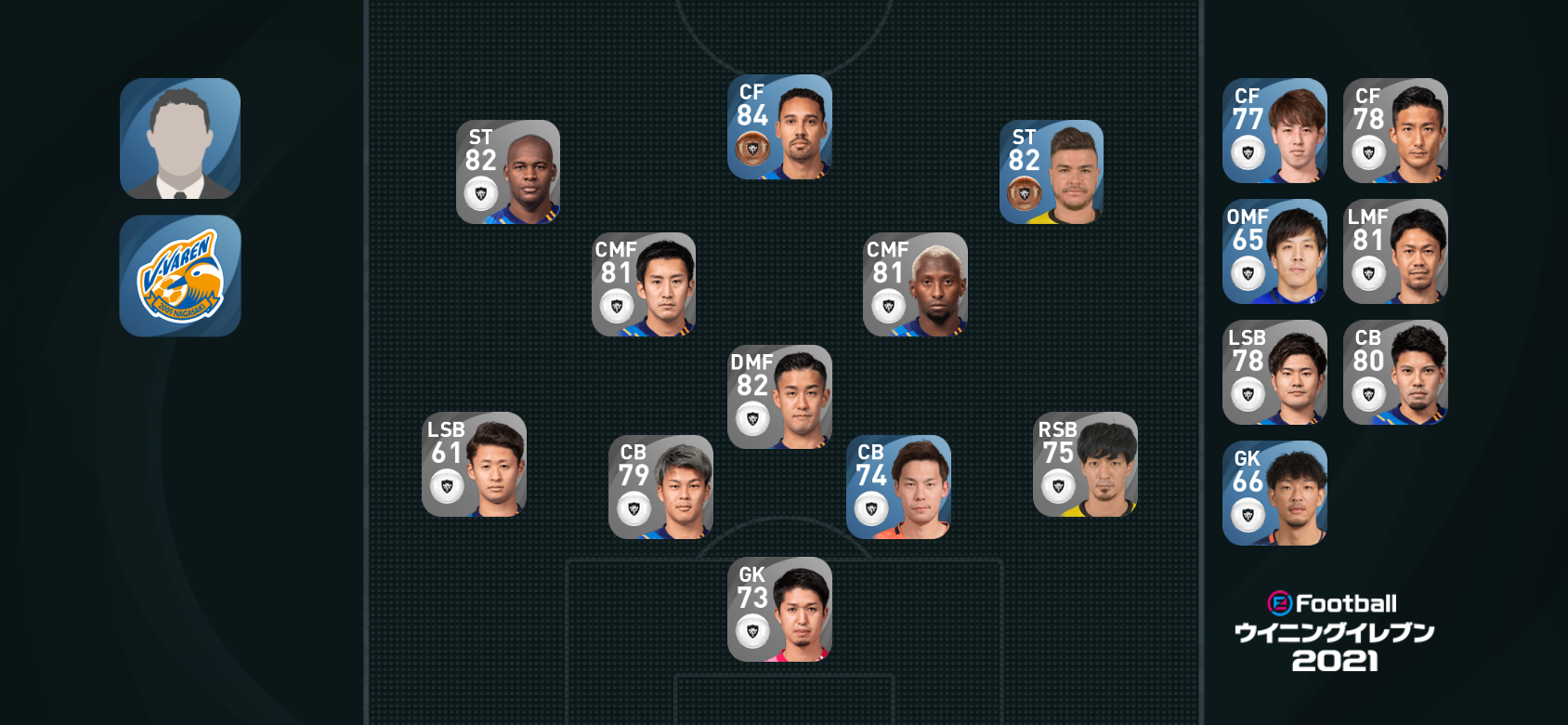This screenshot has width=1568, height=725.
Task: Click the V-Varen club emblem tile
Action: [180, 276]
